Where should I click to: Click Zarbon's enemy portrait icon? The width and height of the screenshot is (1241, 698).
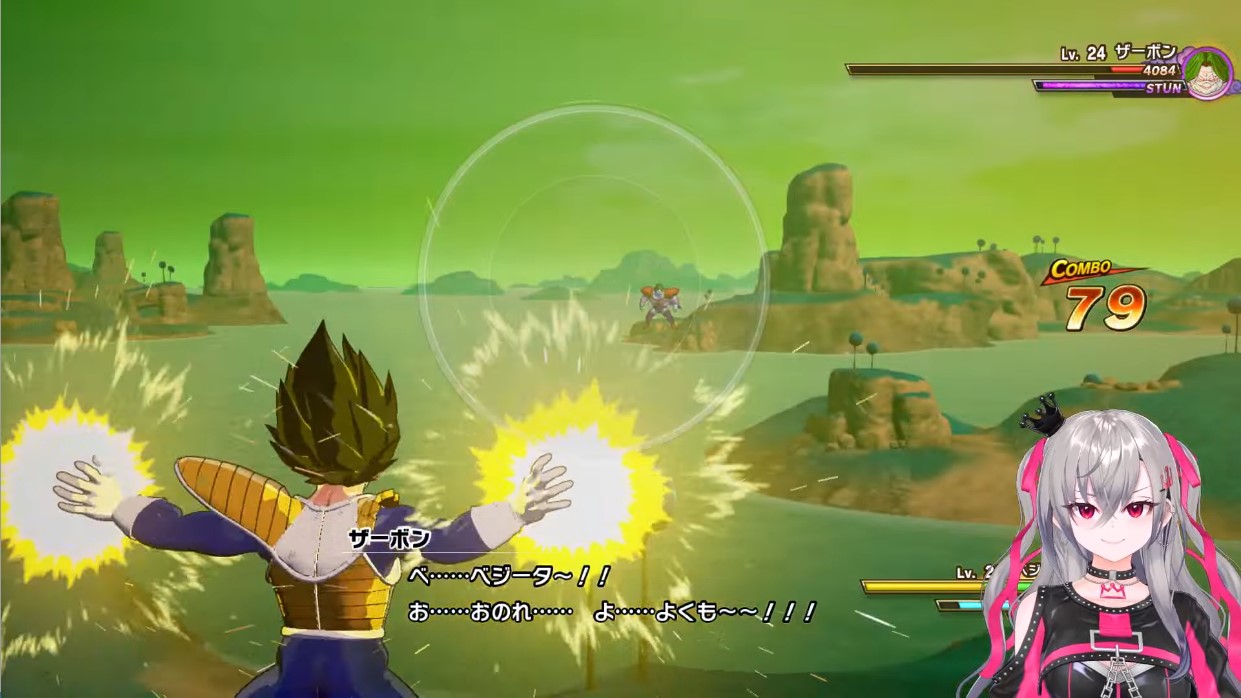pos(1208,73)
